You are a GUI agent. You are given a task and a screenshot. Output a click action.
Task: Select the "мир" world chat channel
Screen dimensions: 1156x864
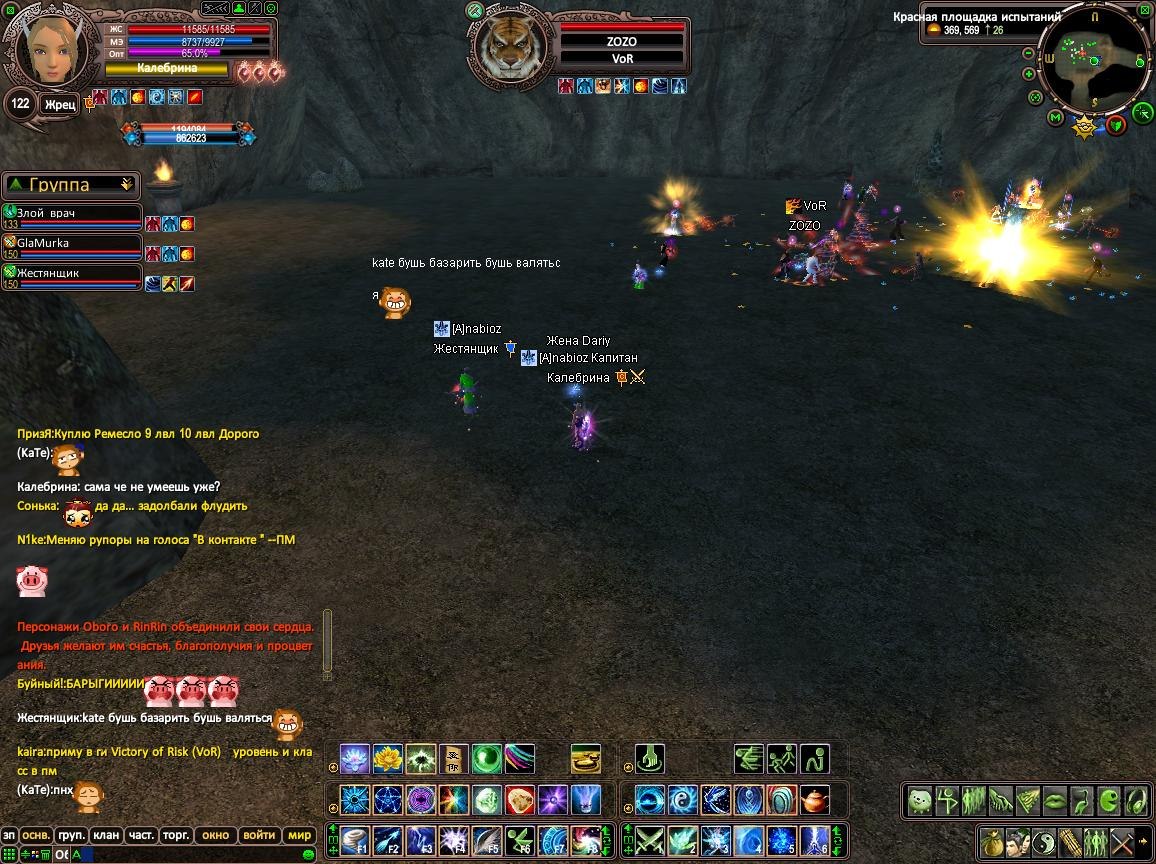point(300,835)
